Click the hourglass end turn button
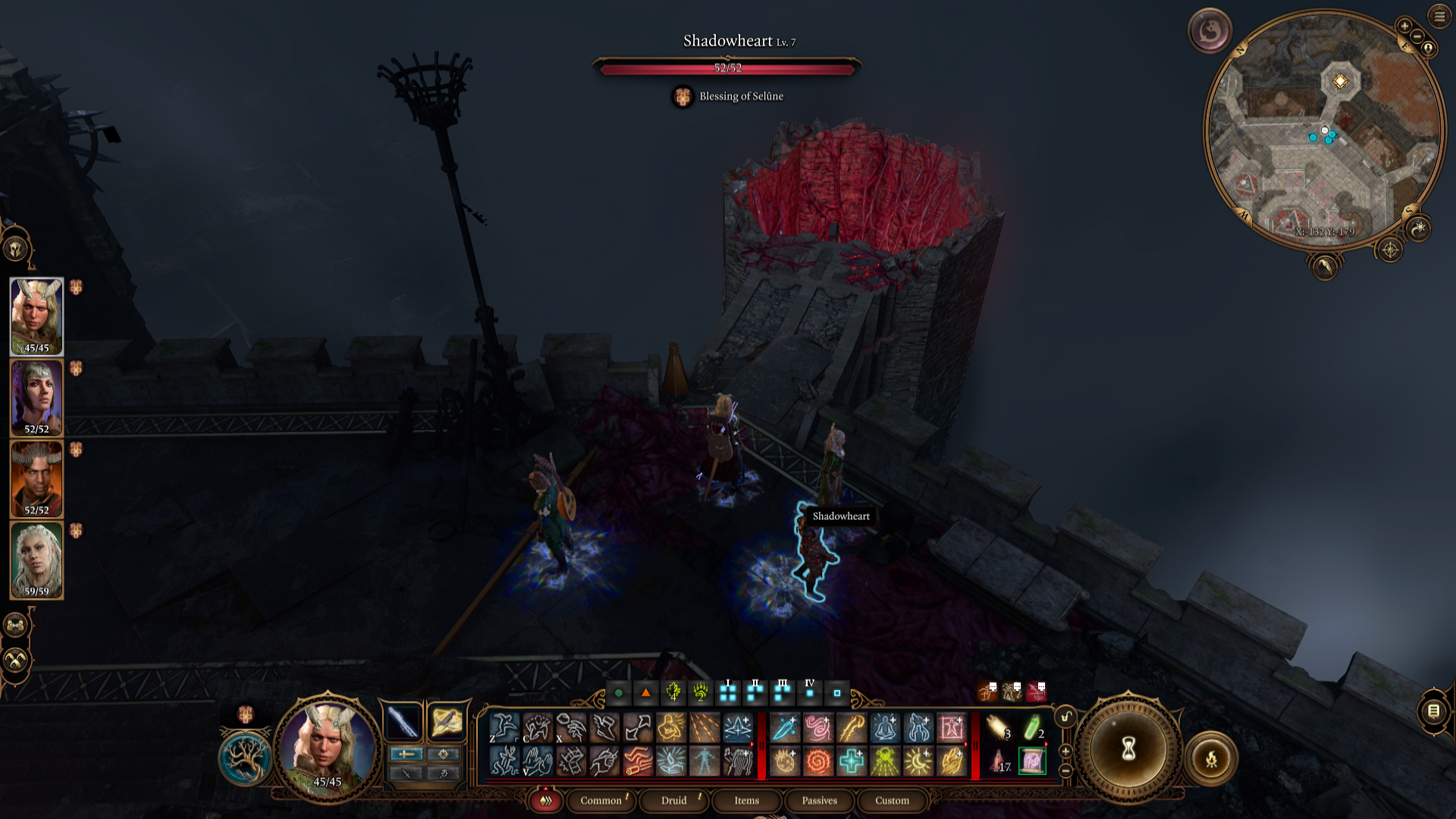Image resolution: width=1456 pixels, height=819 pixels. [1128, 749]
